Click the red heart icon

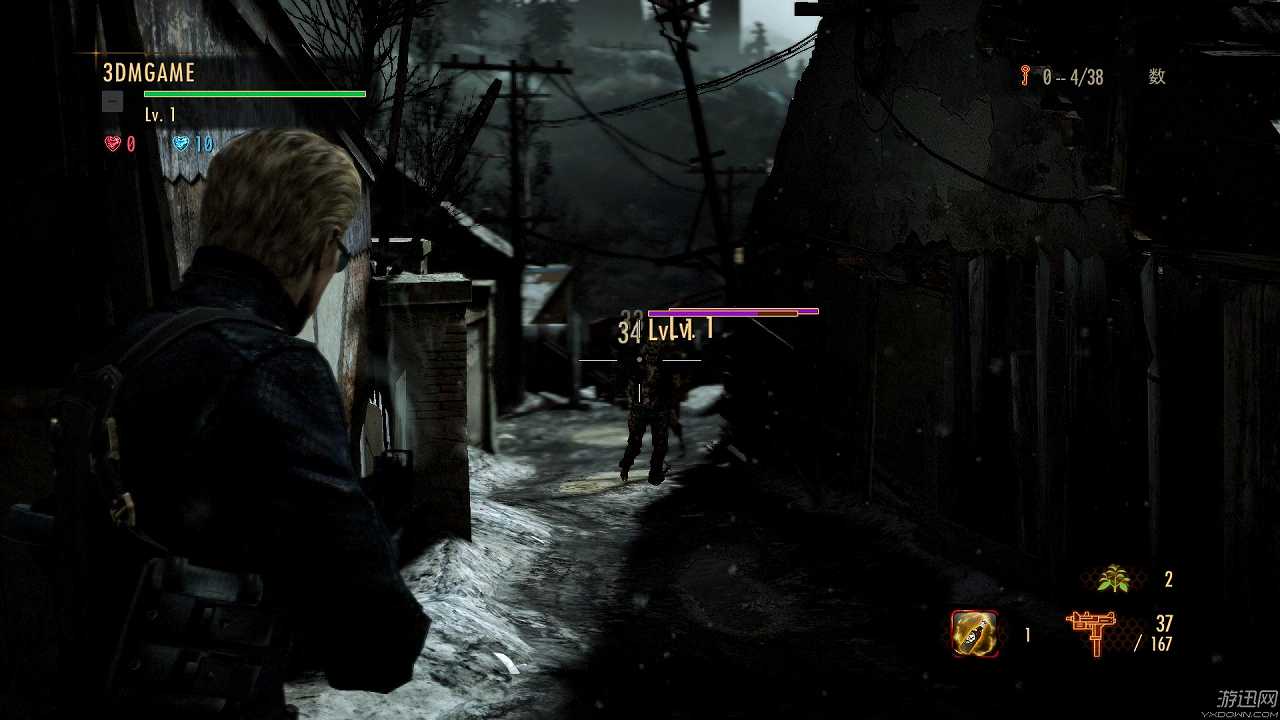pos(113,144)
